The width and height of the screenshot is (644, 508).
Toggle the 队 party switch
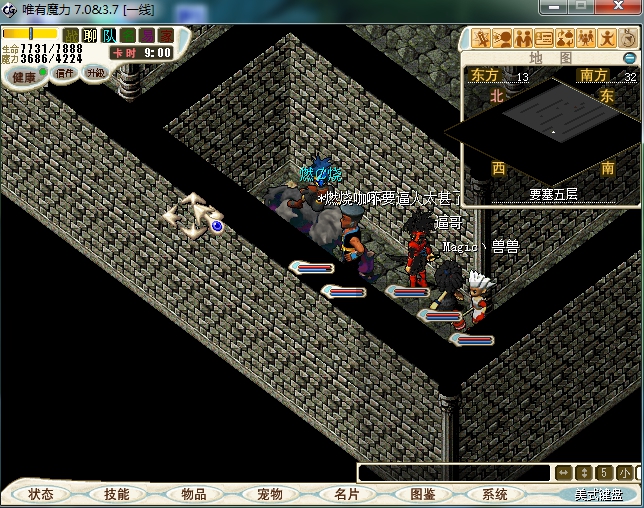tap(109, 36)
